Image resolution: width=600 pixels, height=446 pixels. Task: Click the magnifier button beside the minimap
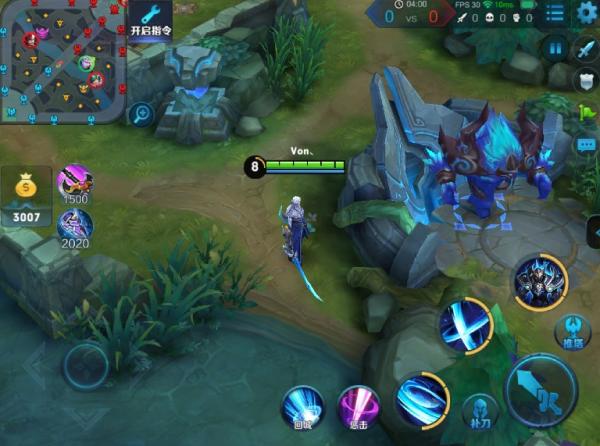pos(141,113)
